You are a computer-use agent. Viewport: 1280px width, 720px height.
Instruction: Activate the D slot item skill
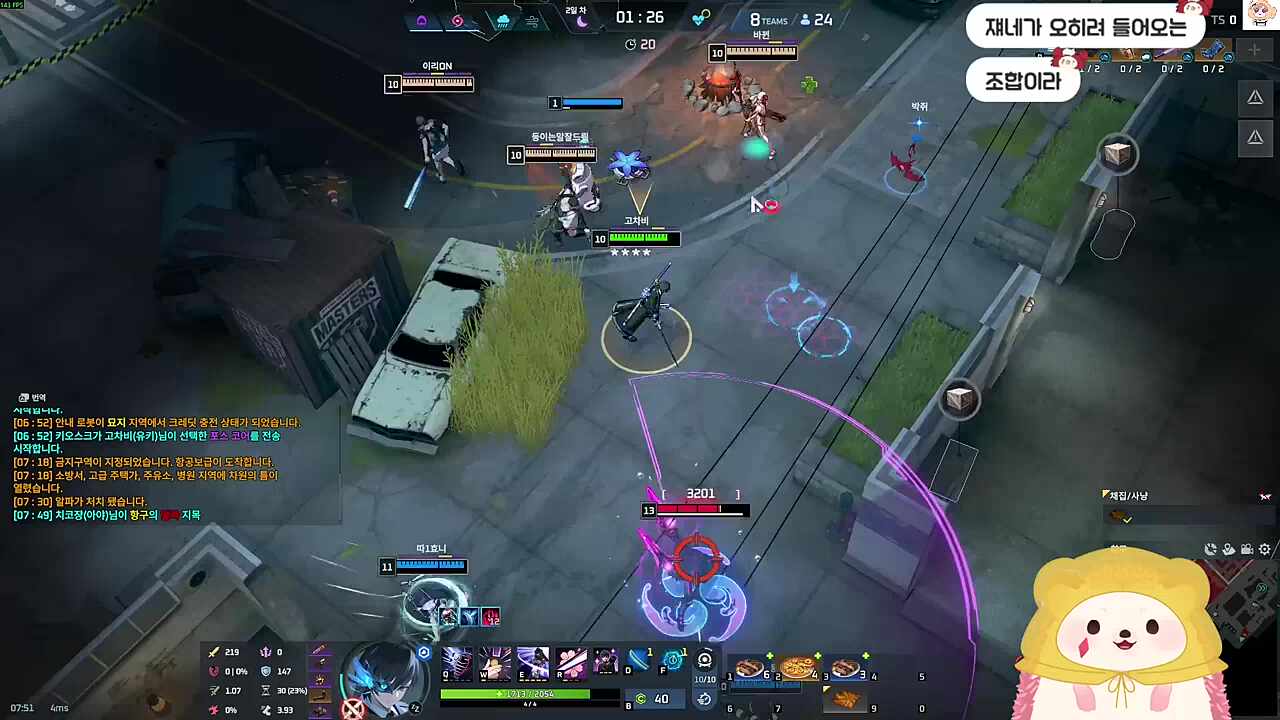(638, 659)
